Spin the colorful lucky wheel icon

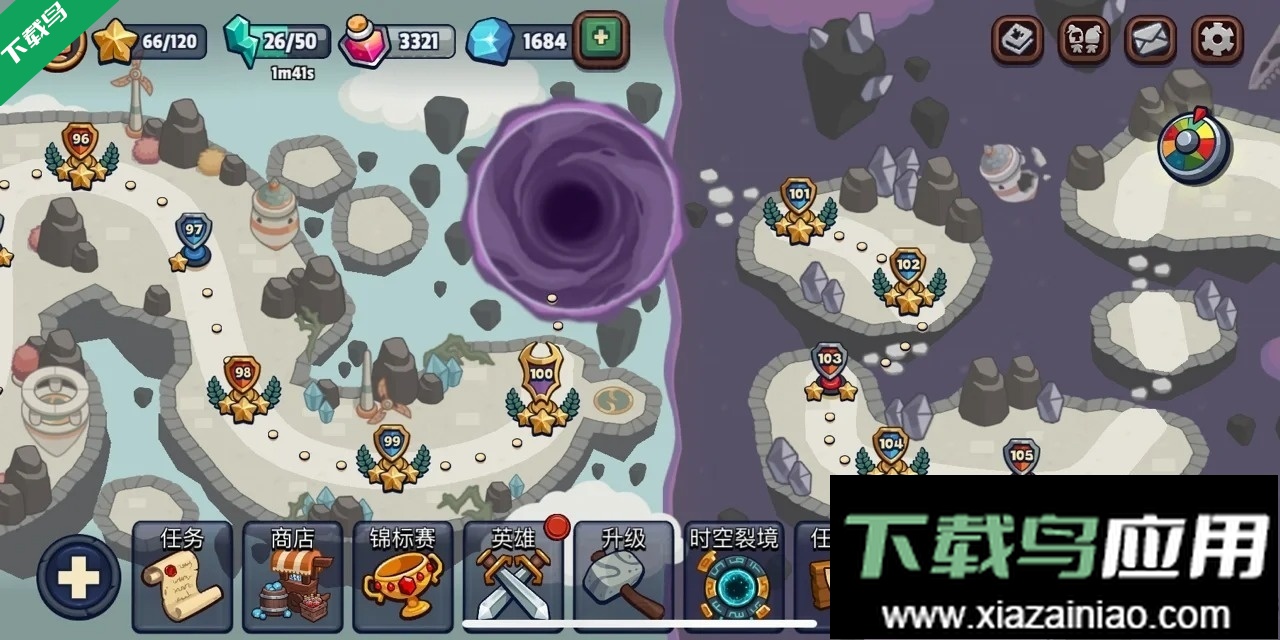coord(1194,148)
